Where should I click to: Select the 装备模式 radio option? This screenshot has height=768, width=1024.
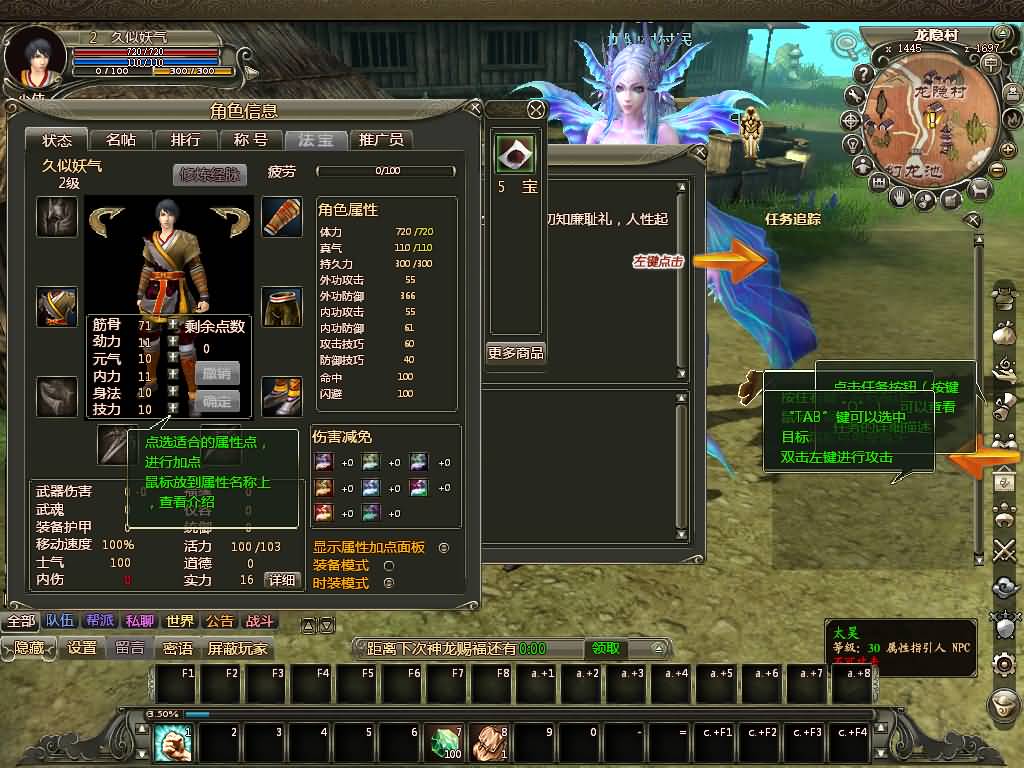pyautogui.click(x=389, y=565)
